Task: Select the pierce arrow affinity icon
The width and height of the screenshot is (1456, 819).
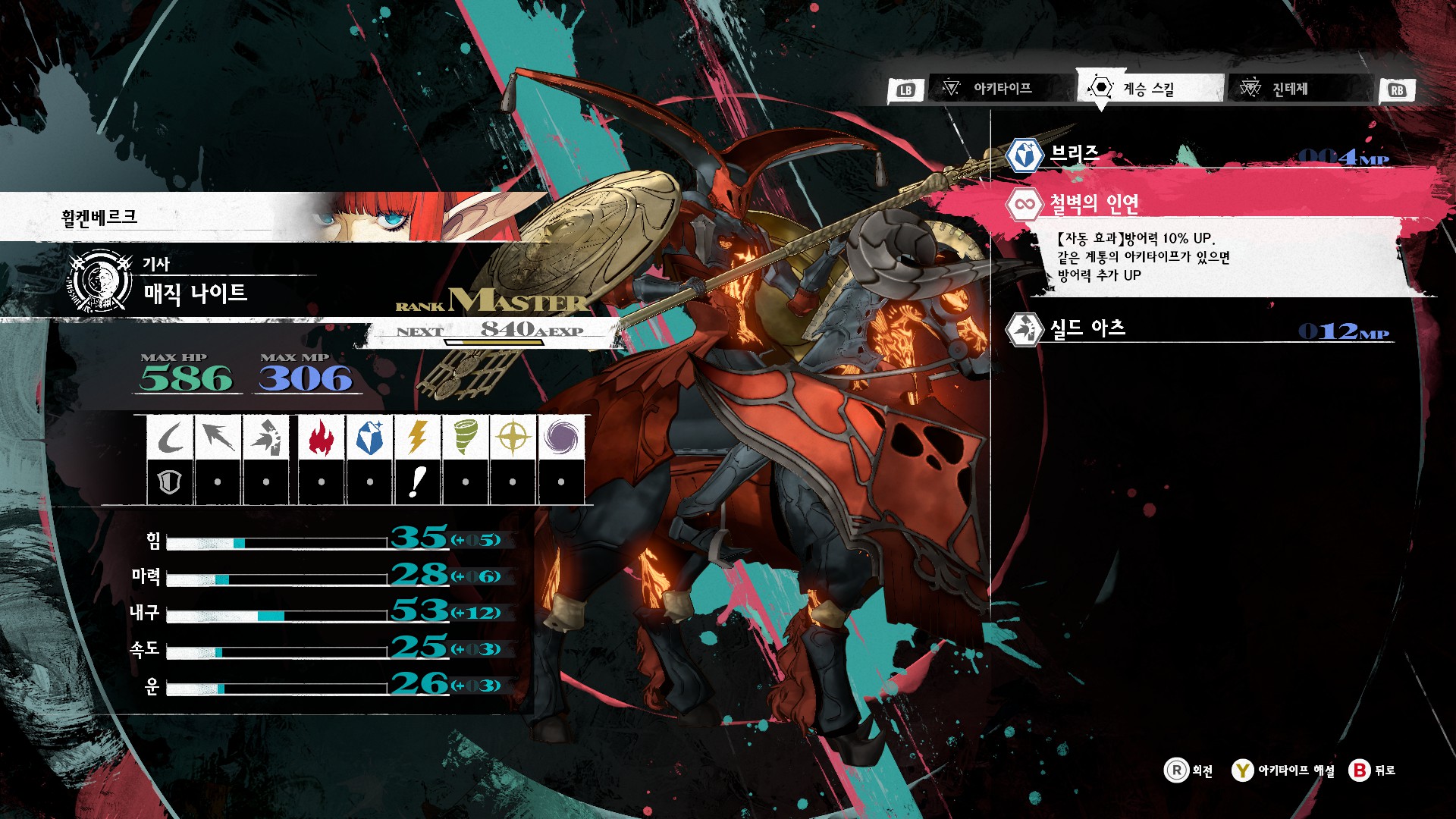Action: tap(218, 438)
